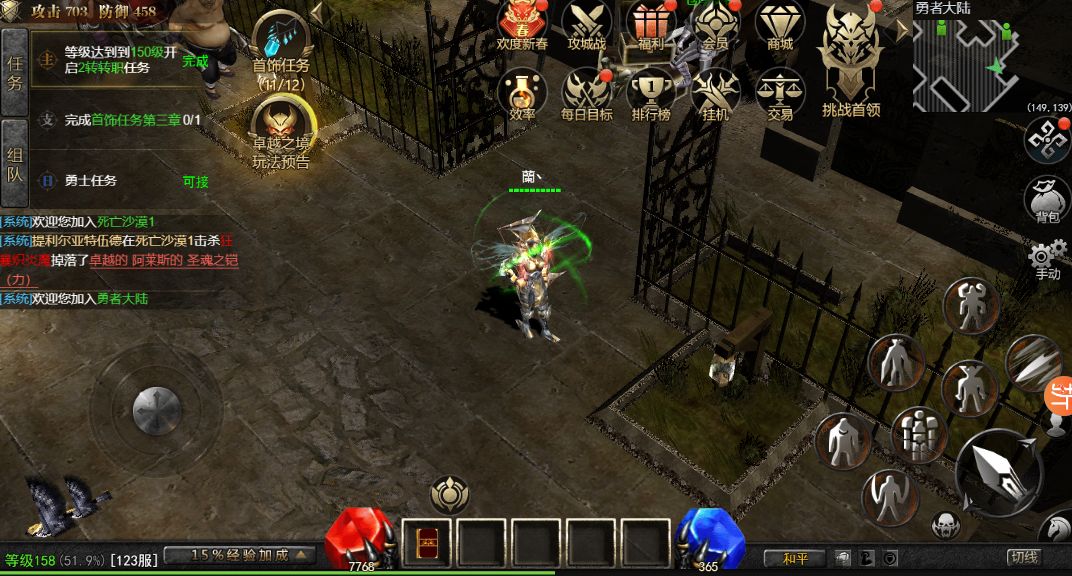The width and height of the screenshot is (1072, 576).
Task: Toggle the 手动 manual gear button
Action: point(1046,259)
